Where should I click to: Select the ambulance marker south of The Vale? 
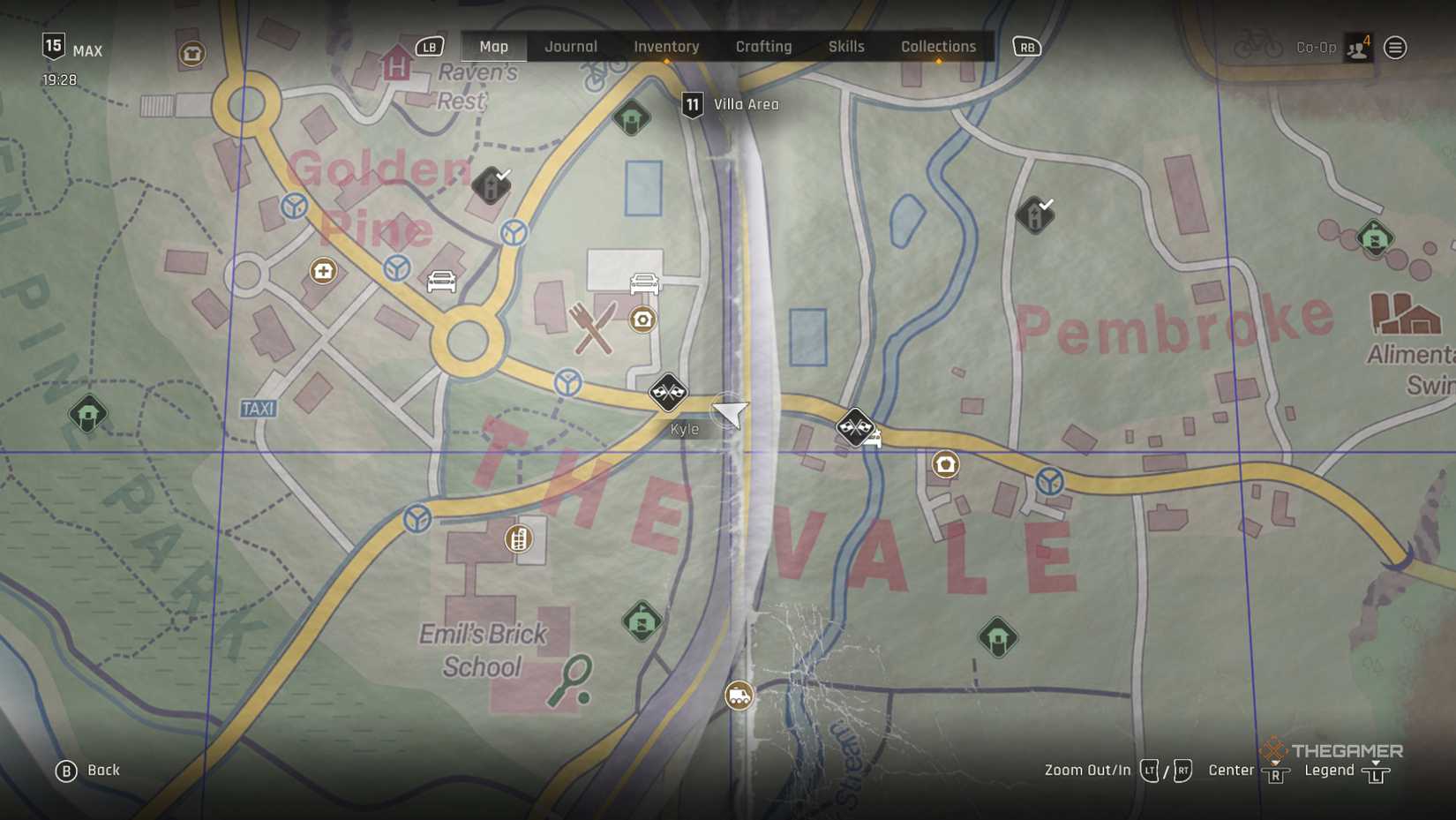click(739, 696)
